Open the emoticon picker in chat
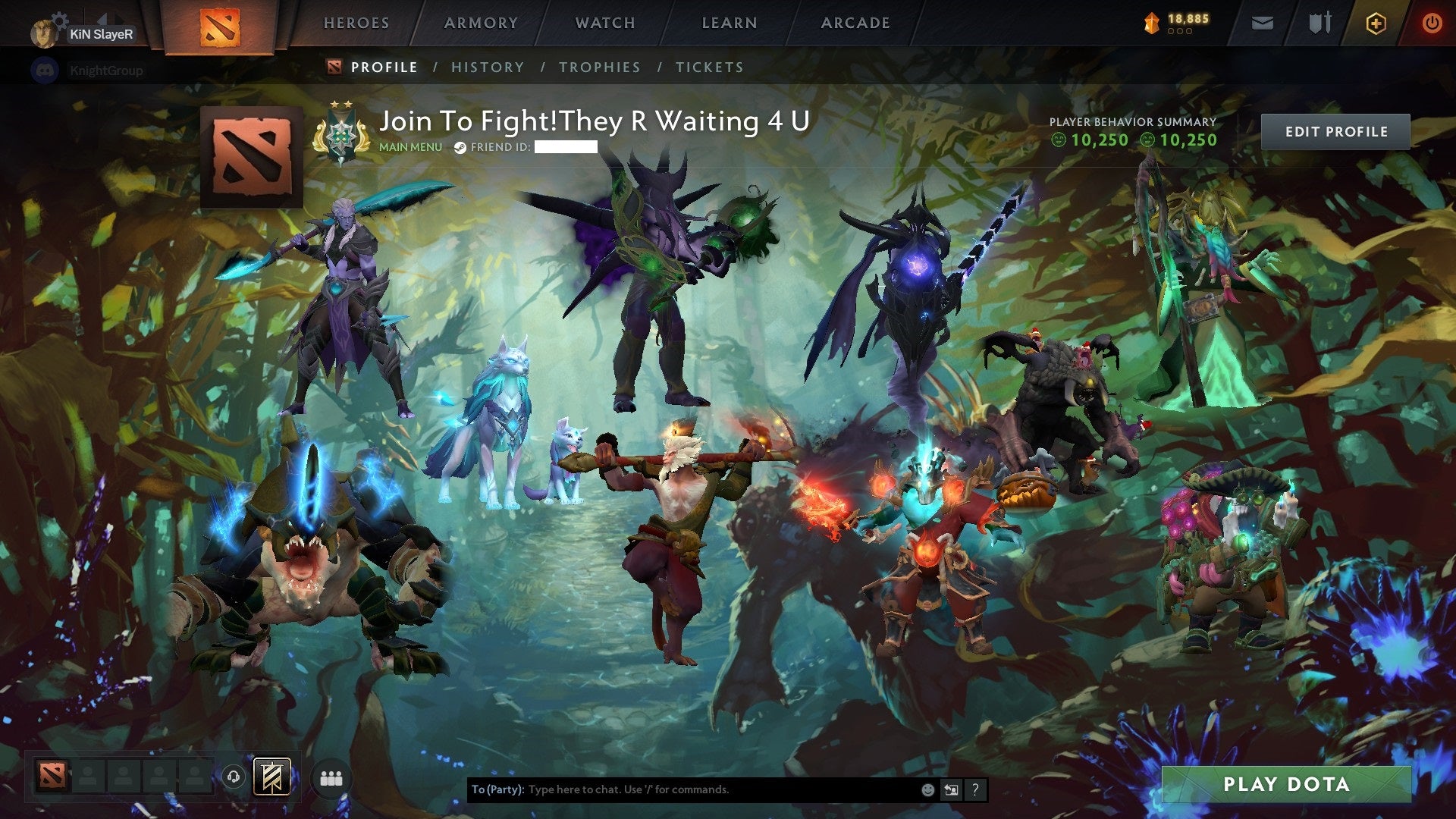This screenshot has height=819, width=1456. coord(927,789)
